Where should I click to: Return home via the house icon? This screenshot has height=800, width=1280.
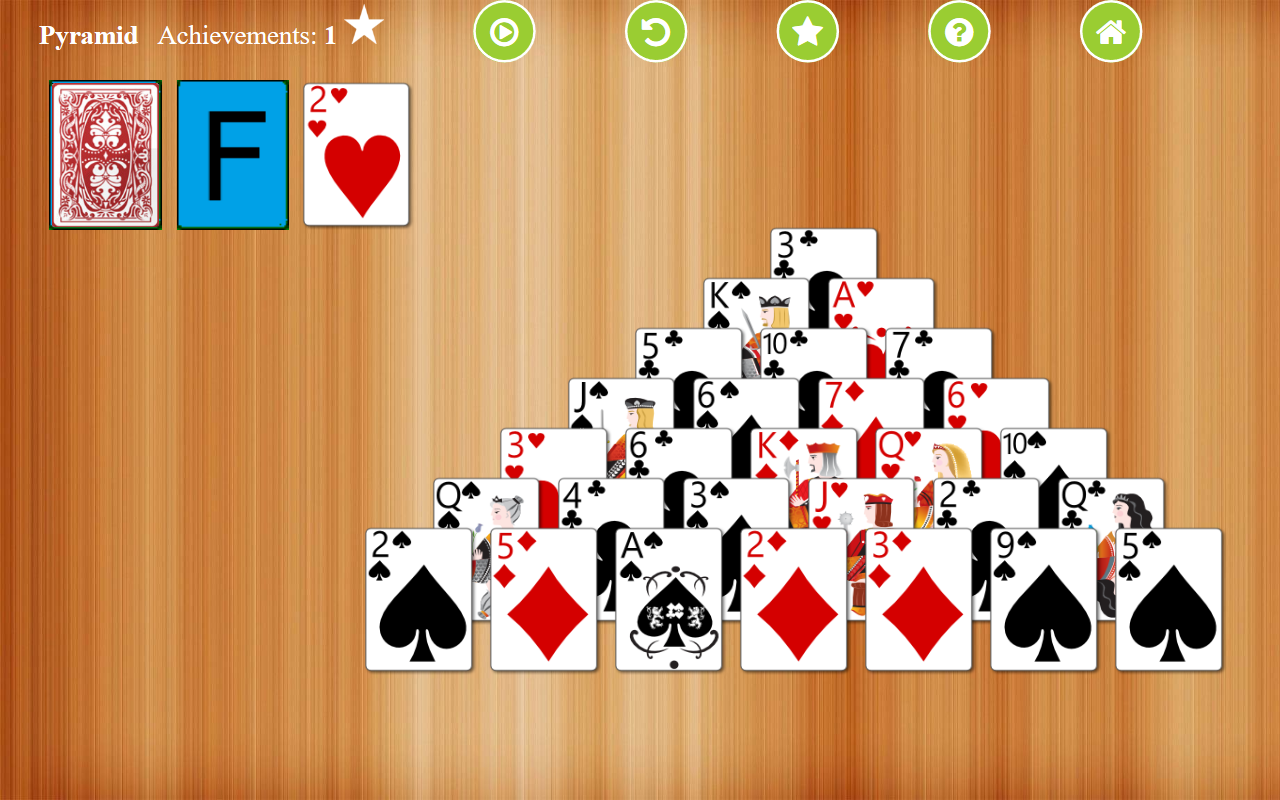(1111, 31)
